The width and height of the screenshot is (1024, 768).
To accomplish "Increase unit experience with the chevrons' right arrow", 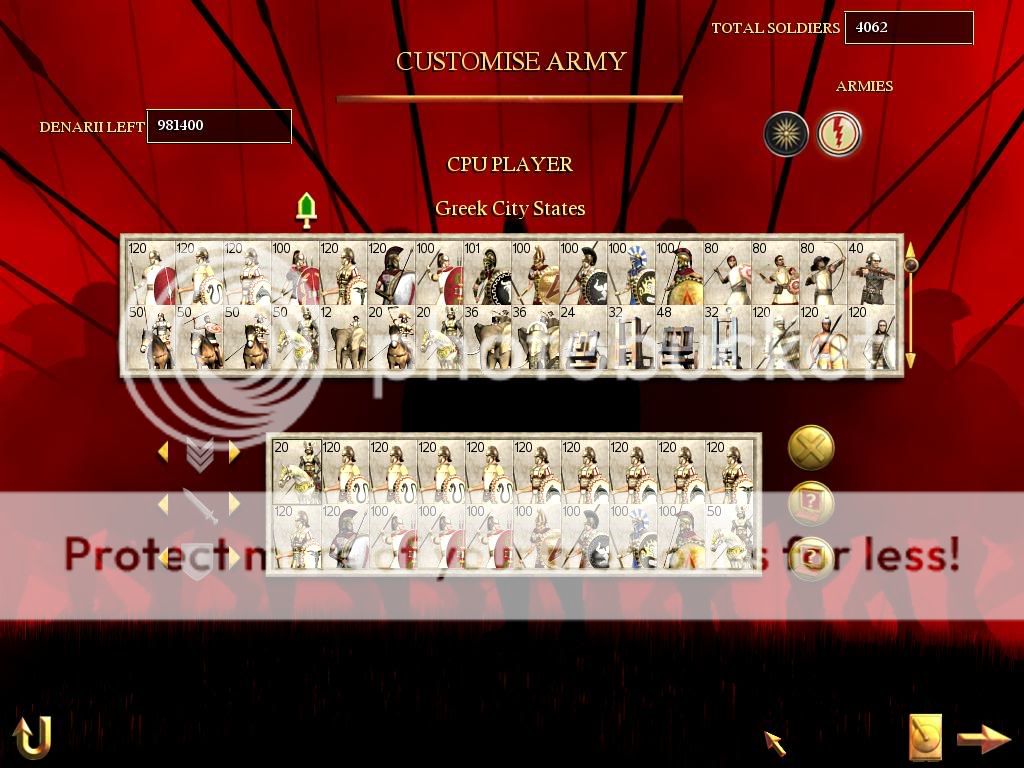I will [x=234, y=453].
